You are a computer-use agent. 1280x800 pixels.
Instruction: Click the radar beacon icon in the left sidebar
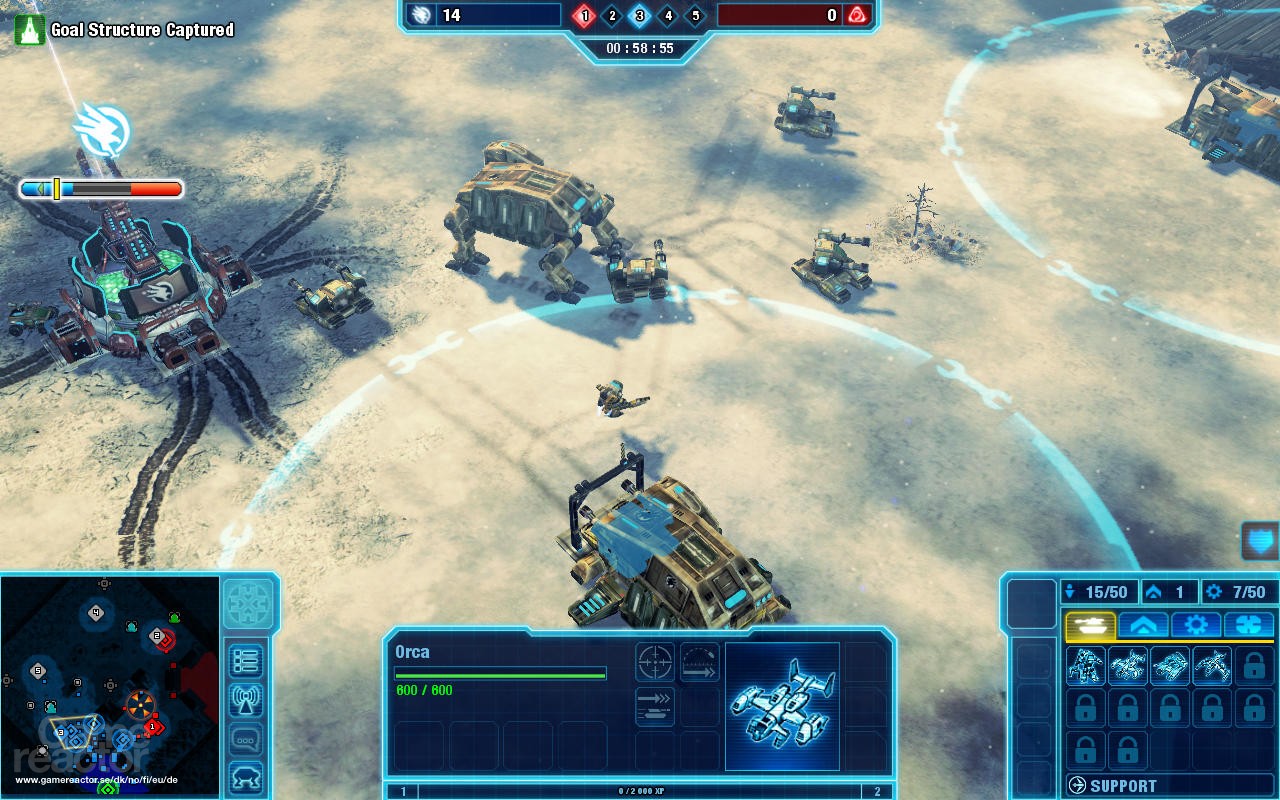click(247, 699)
